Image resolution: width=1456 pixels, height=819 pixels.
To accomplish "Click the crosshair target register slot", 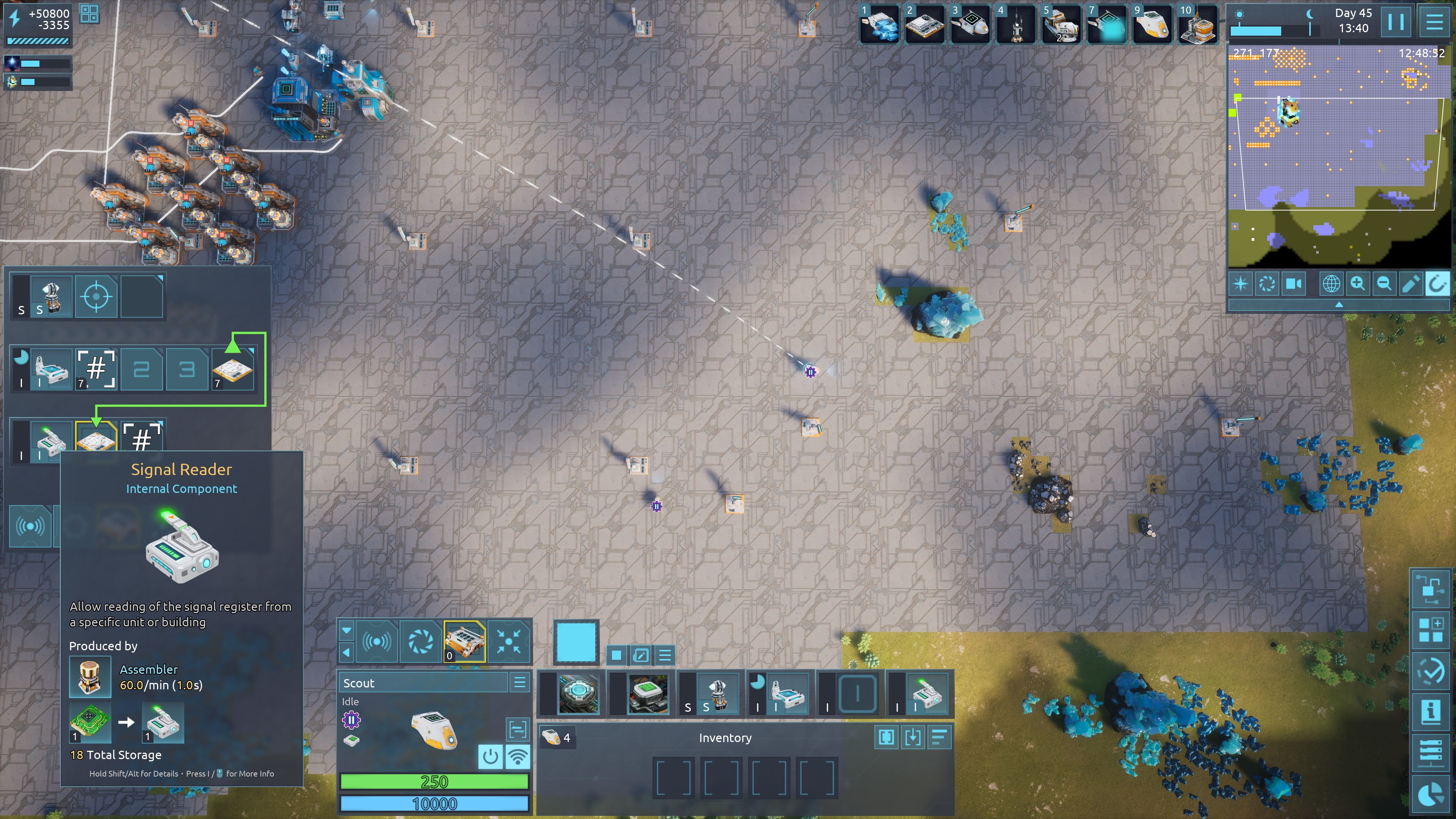I will 96,296.
